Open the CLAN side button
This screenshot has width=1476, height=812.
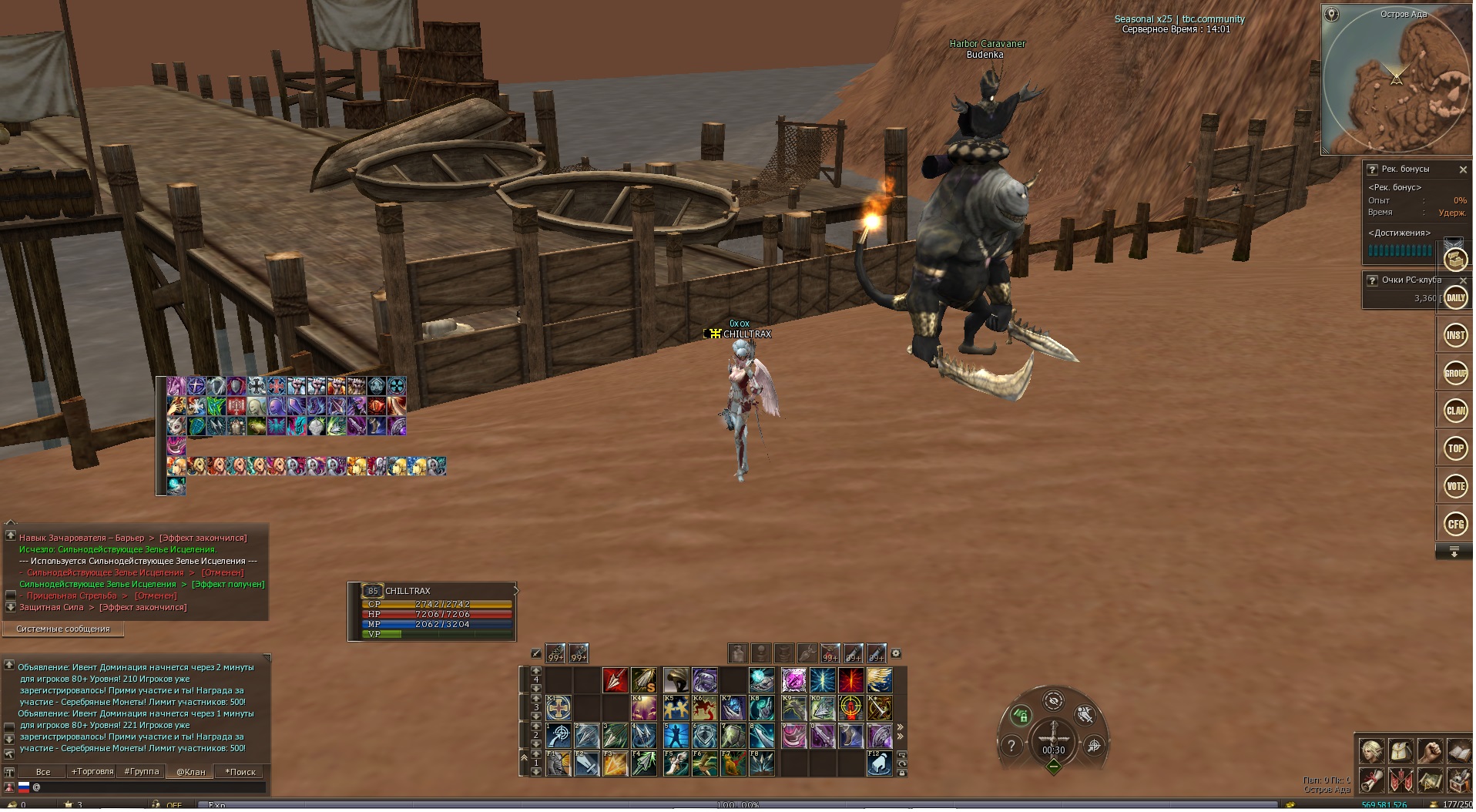[x=1455, y=411]
